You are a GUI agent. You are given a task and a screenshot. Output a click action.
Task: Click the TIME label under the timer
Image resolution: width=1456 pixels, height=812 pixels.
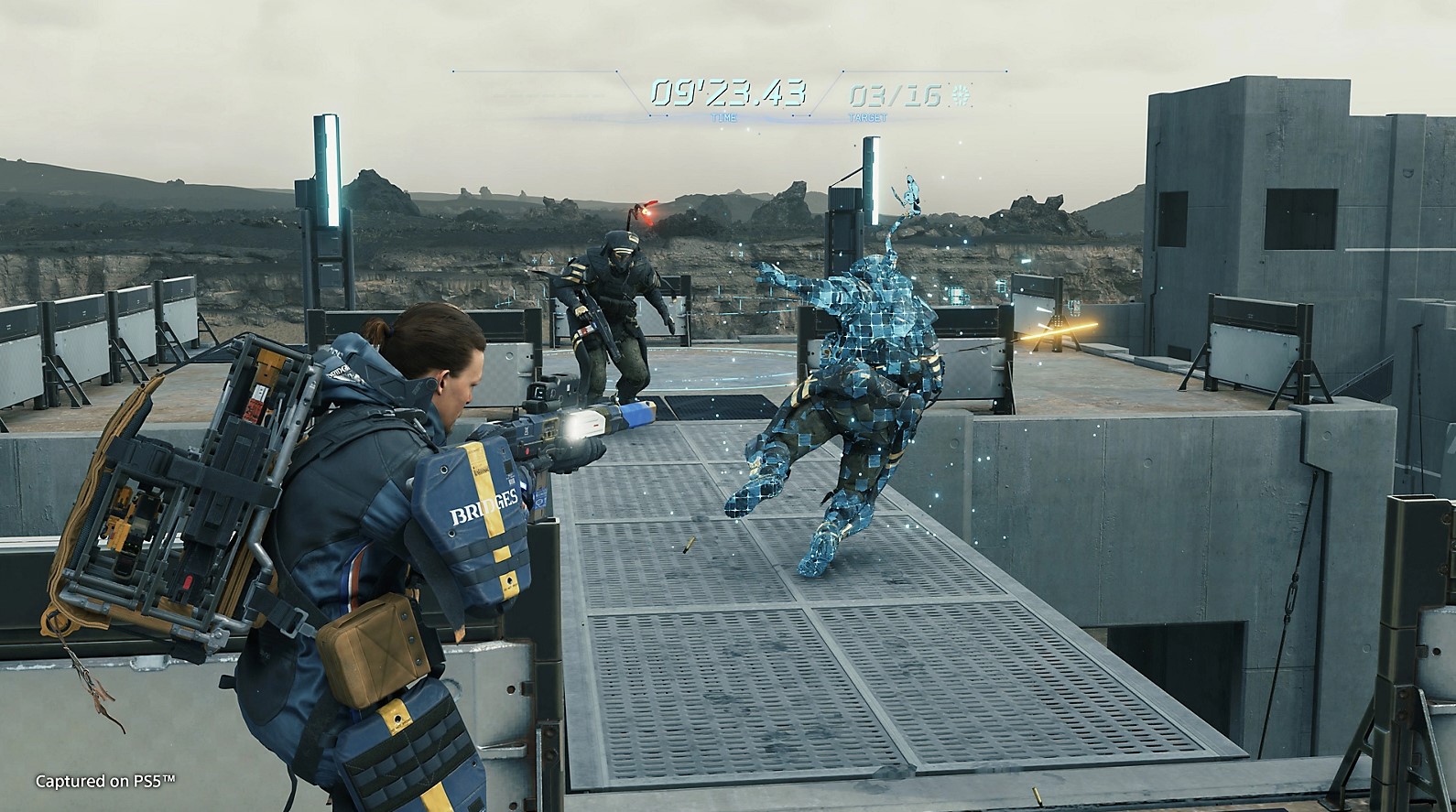[x=723, y=117]
